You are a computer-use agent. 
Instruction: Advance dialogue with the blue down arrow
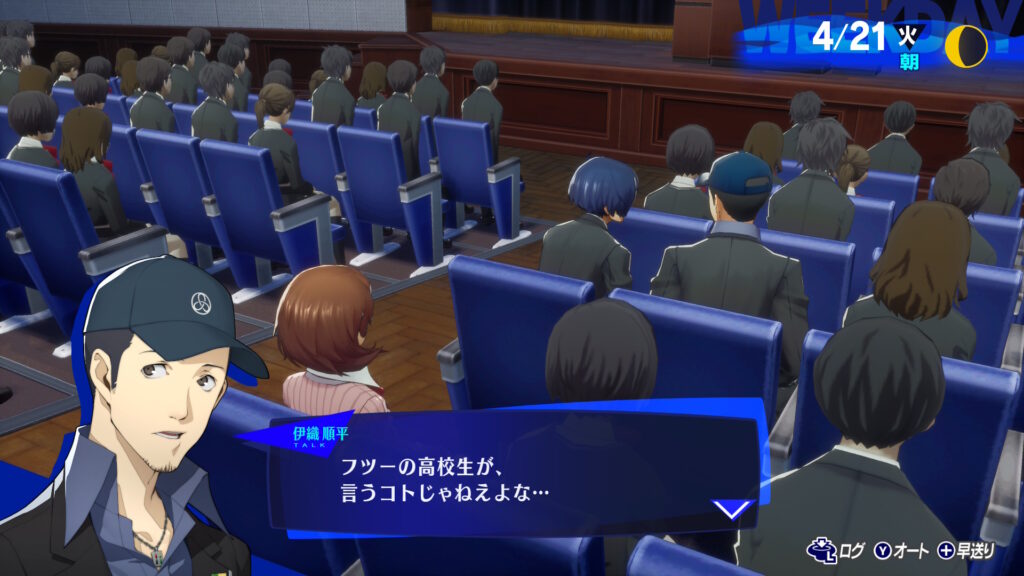(732, 509)
